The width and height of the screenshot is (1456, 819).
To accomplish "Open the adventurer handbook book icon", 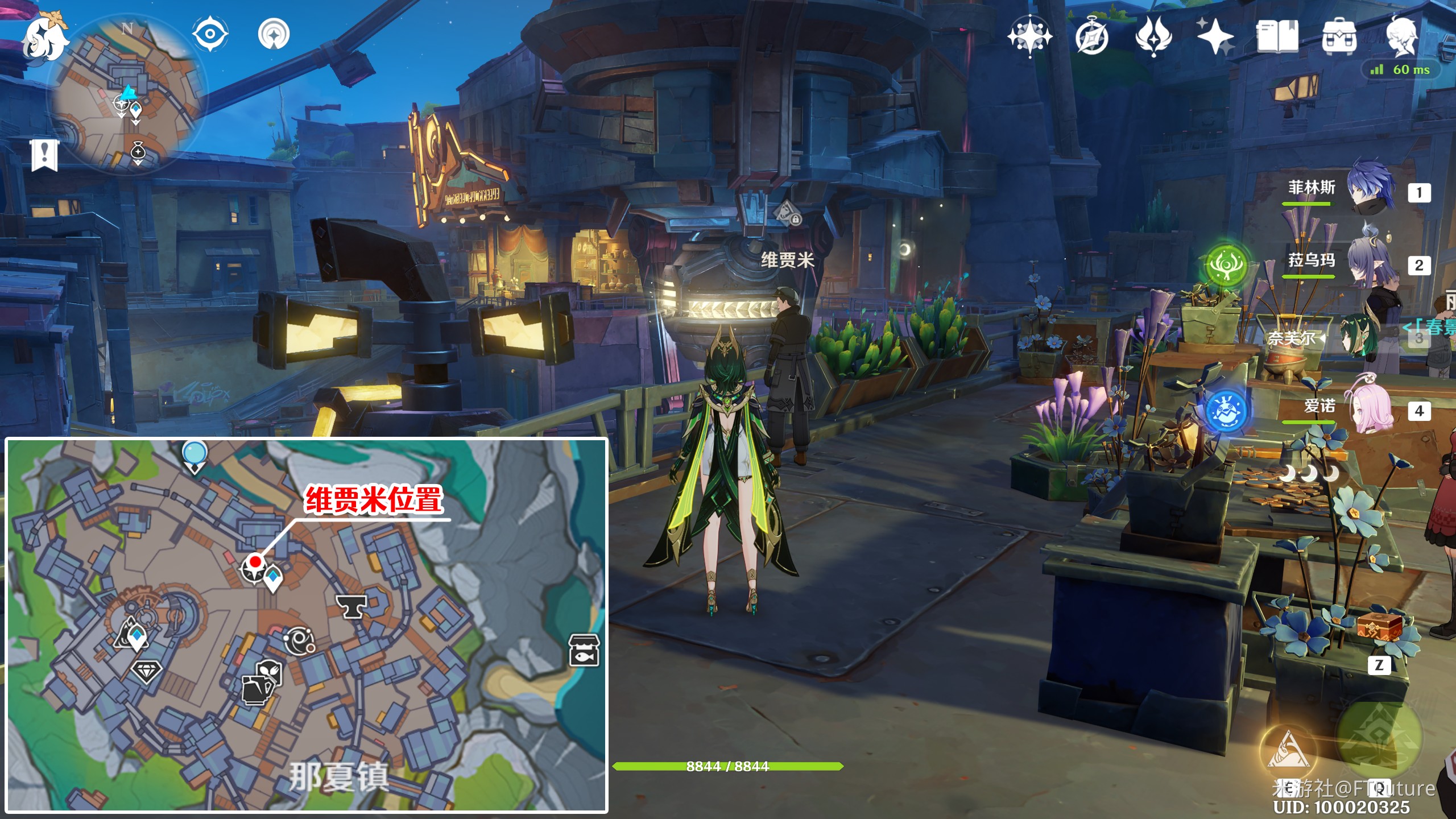I will pos(1277,36).
